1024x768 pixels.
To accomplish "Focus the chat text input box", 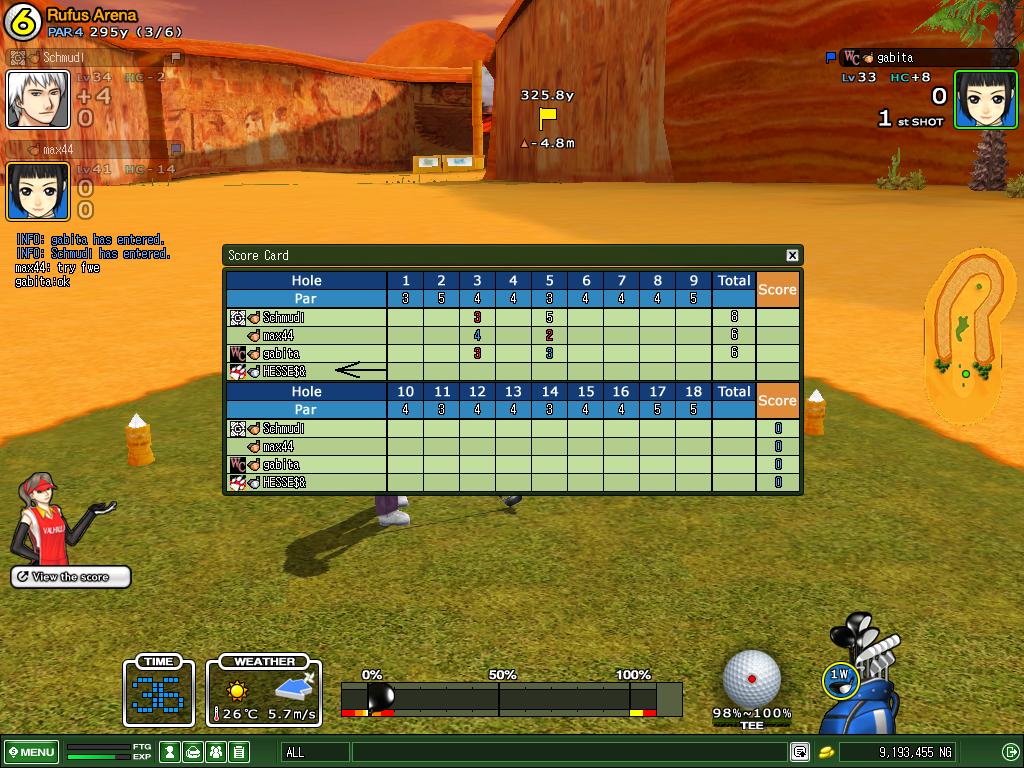I will coord(570,752).
